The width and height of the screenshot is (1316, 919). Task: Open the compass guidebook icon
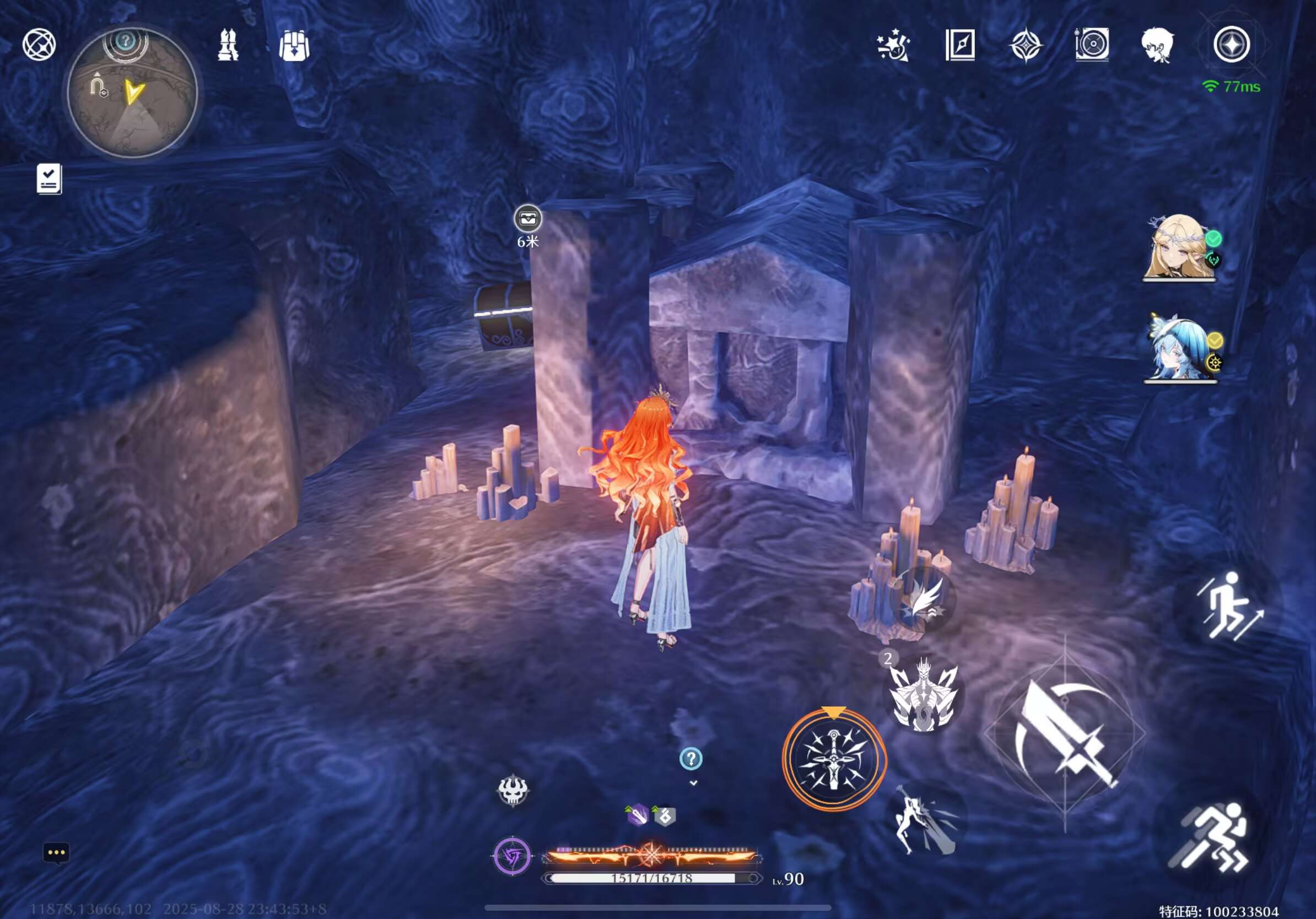coord(959,45)
